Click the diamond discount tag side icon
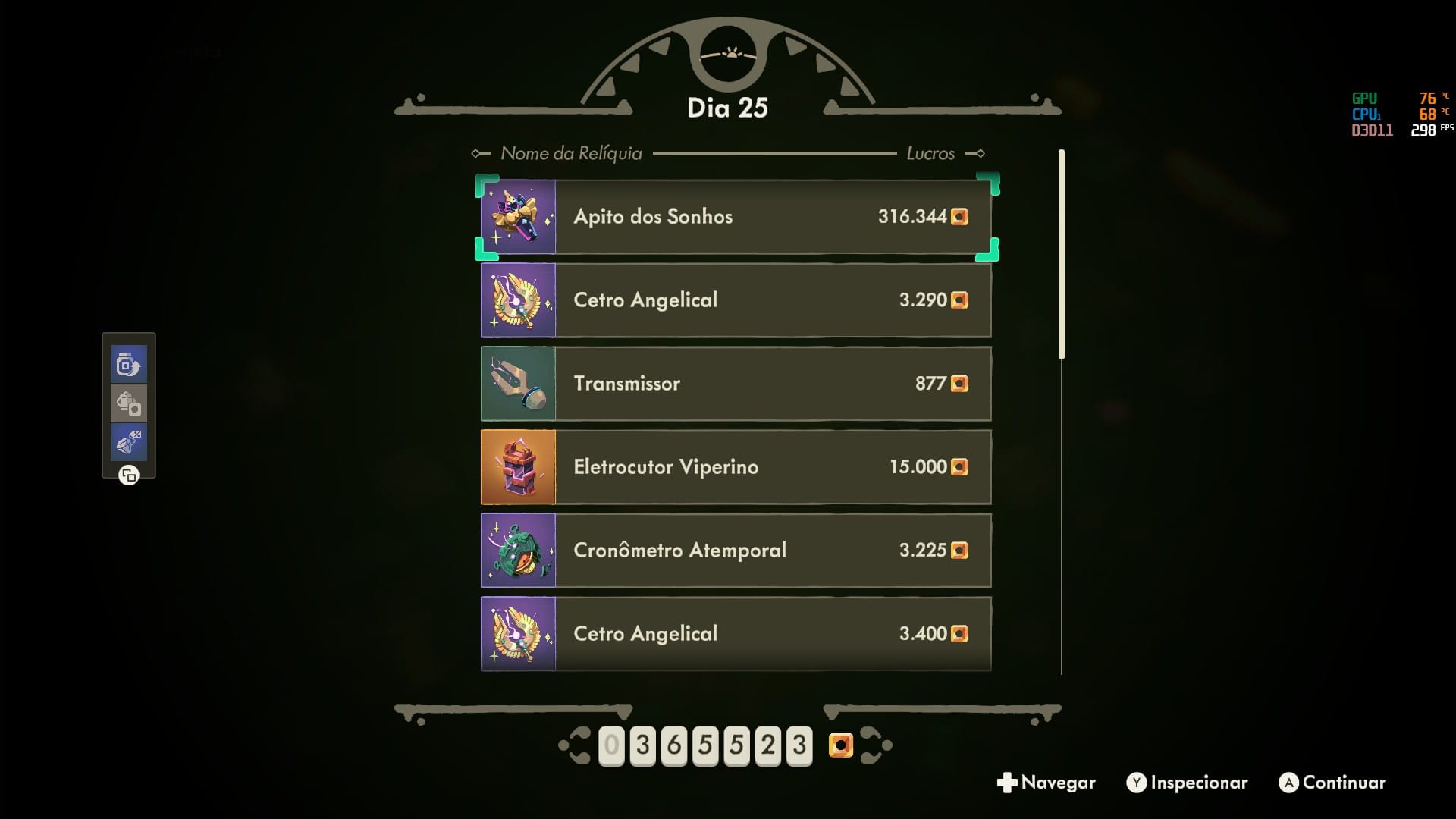The image size is (1456, 819). (128, 442)
